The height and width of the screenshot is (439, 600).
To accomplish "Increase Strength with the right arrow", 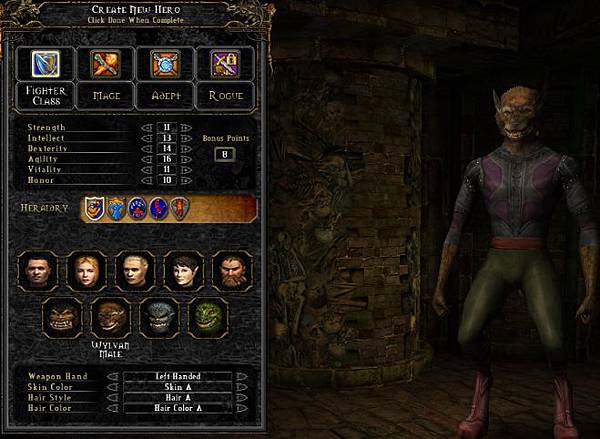I will 185,128.
